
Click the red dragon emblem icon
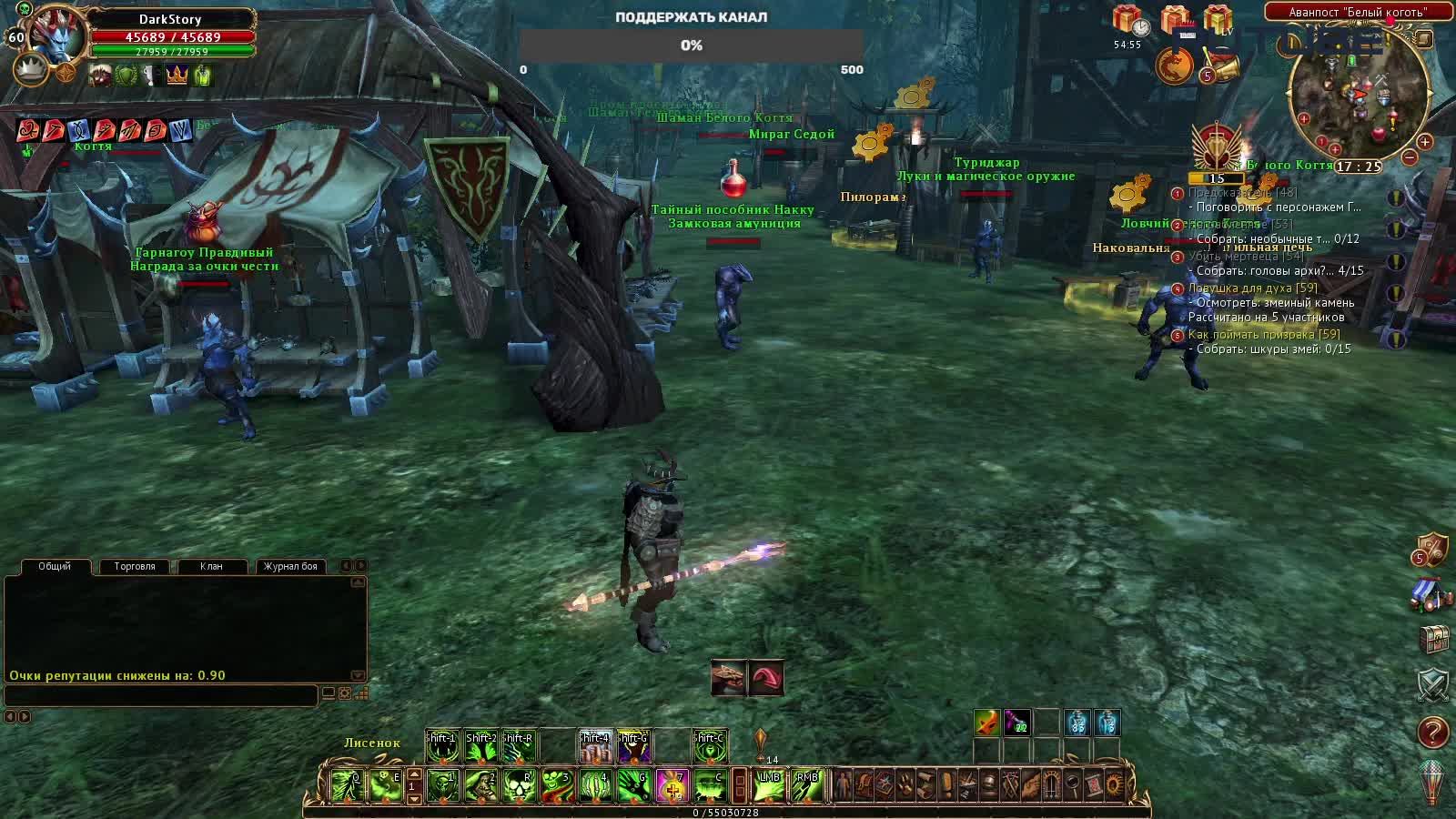[1174, 66]
